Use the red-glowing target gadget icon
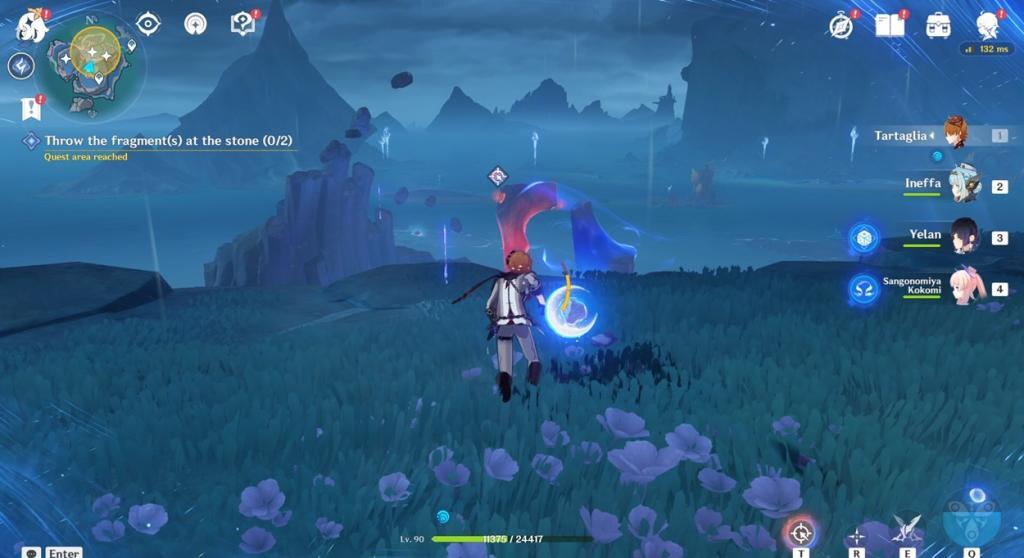Screen dimensions: 1024x558 pos(800,533)
